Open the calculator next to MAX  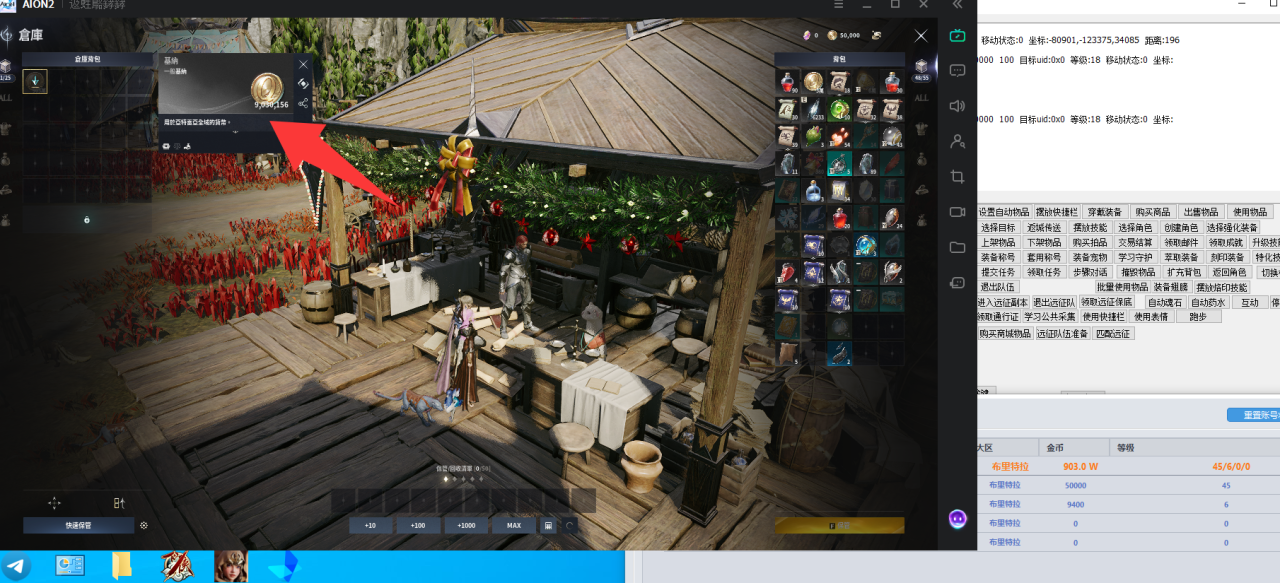click(548, 525)
